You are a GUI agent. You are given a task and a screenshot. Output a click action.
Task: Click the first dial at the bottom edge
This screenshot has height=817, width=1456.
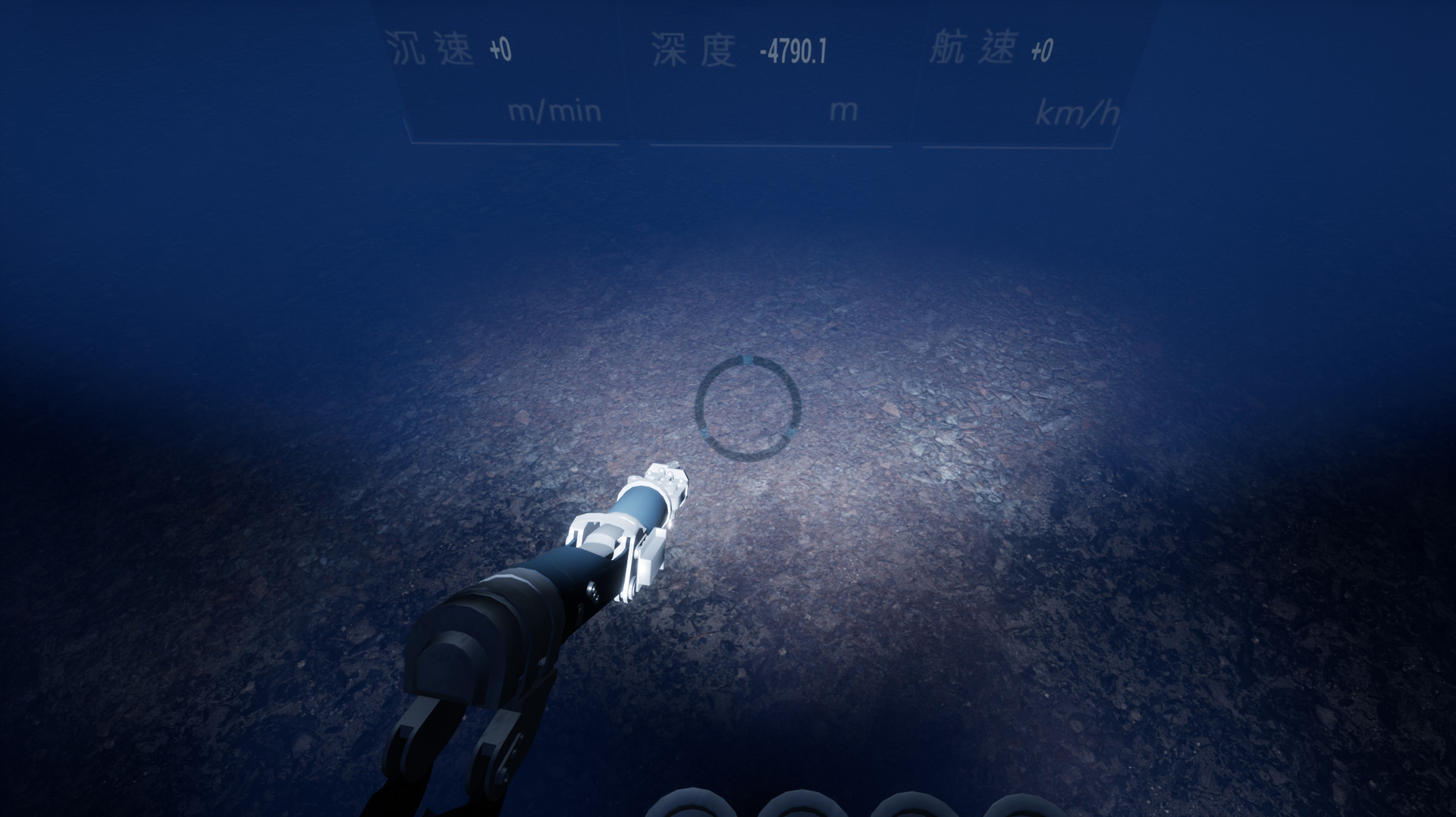pos(690,807)
